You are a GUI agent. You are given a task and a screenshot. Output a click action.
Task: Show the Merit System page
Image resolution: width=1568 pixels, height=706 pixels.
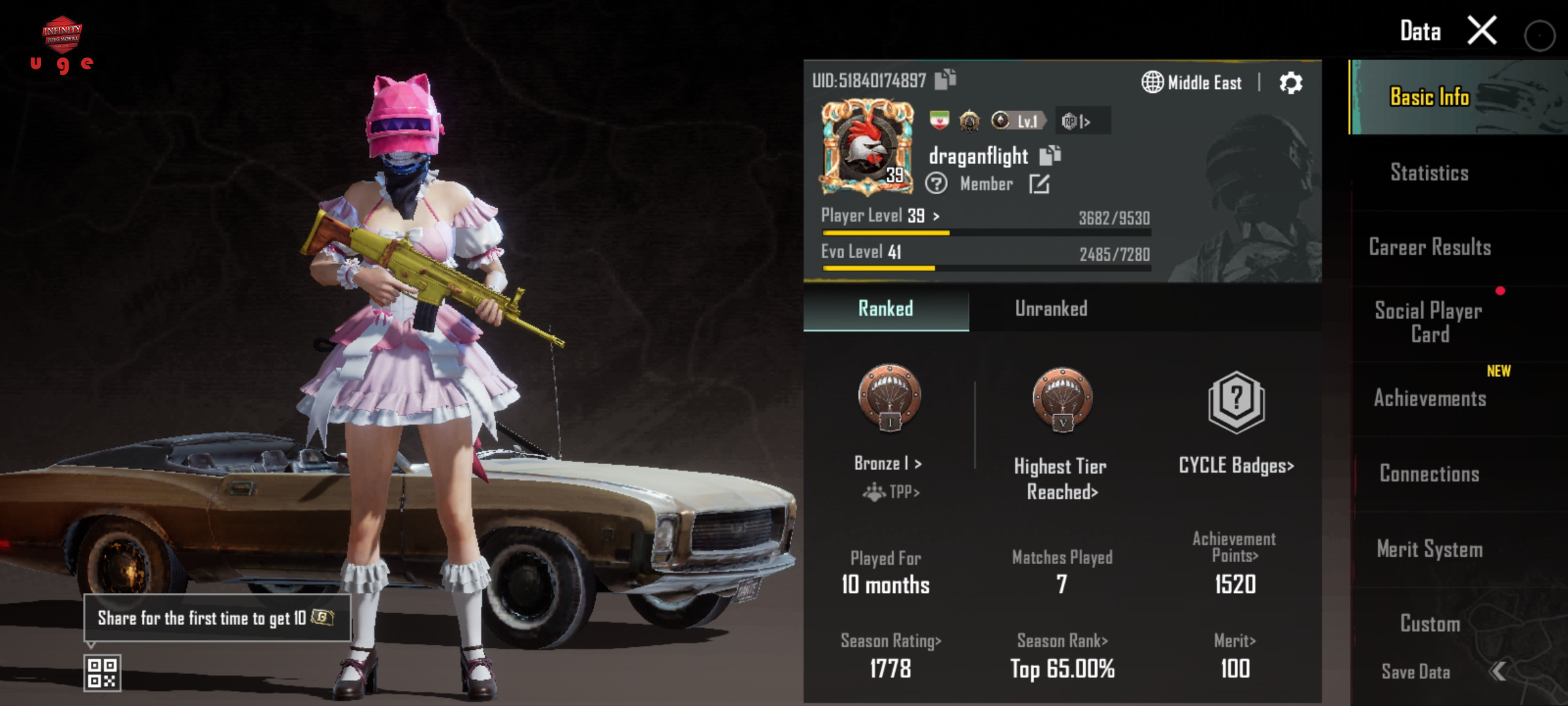pyautogui.click(x=1429, y=549)
